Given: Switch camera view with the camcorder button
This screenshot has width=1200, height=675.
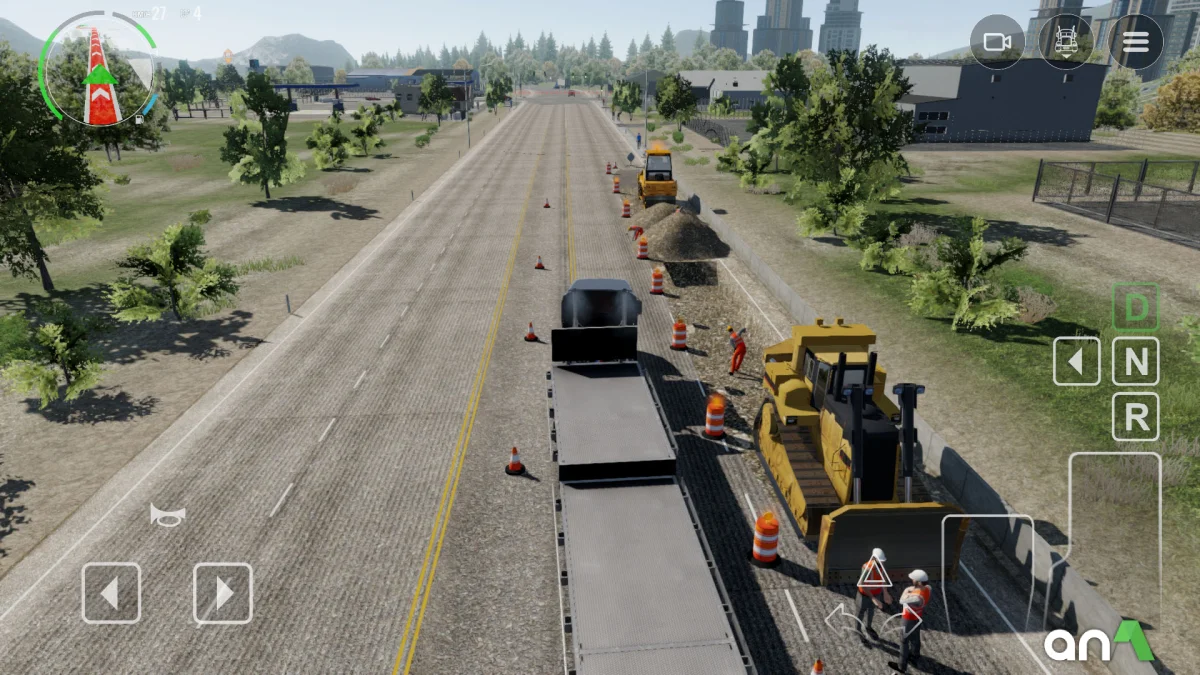Looking at the screenshot, I should [997, 42].
